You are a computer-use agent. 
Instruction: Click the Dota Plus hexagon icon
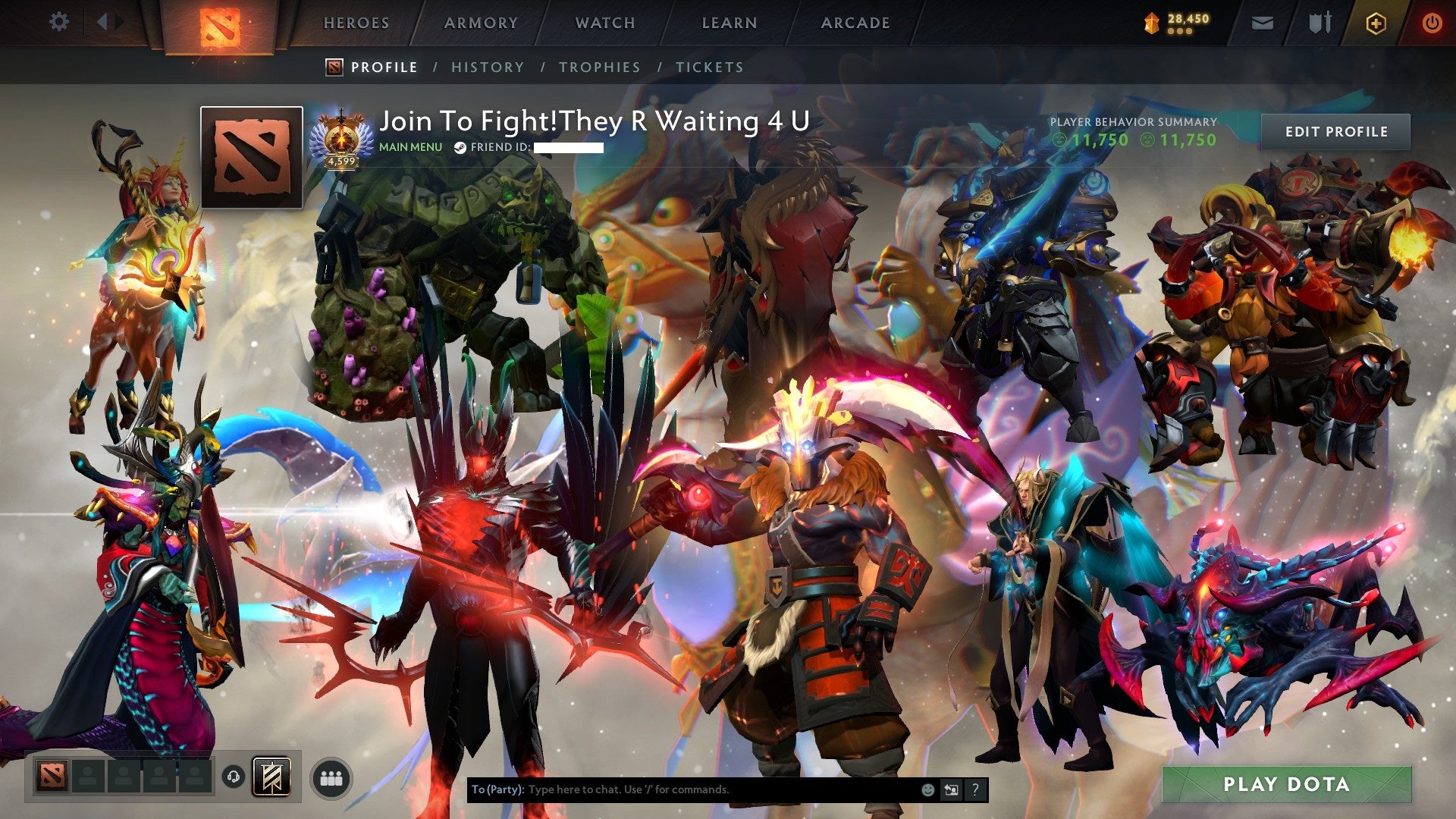click(x=1377, y=23)
